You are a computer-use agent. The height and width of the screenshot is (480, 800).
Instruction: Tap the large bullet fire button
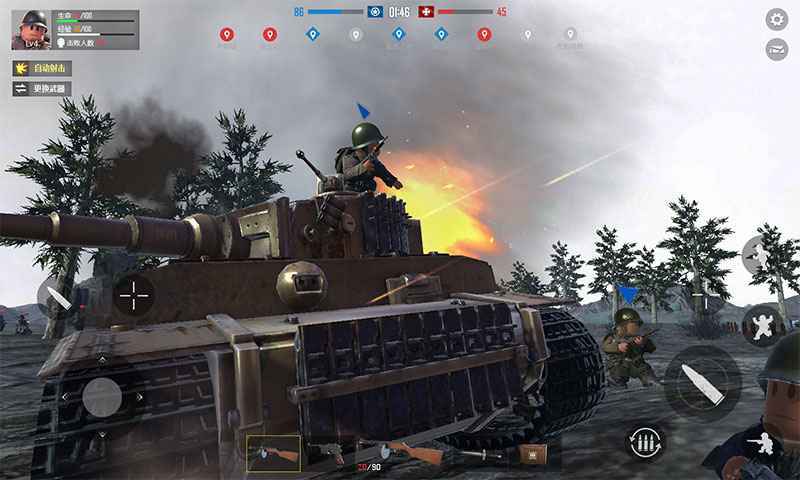702,383
